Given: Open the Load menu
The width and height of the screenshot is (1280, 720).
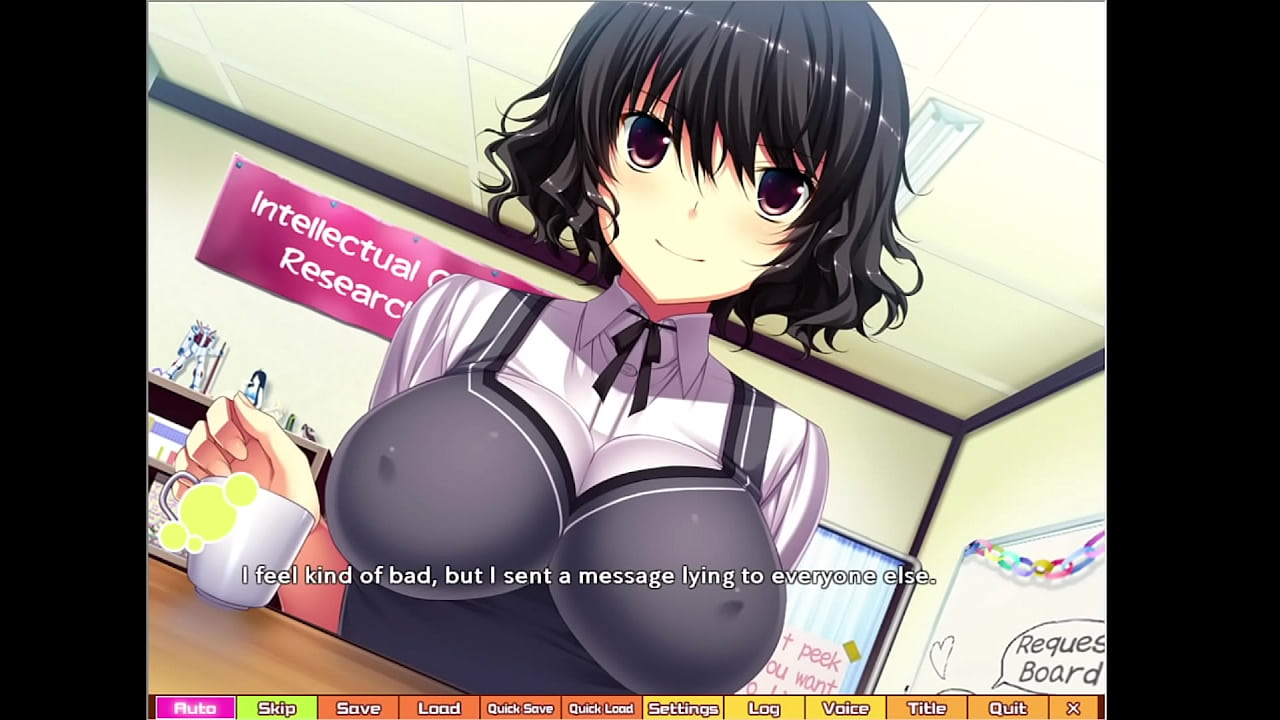Looking at the screenshot, I should pos(439,708).
